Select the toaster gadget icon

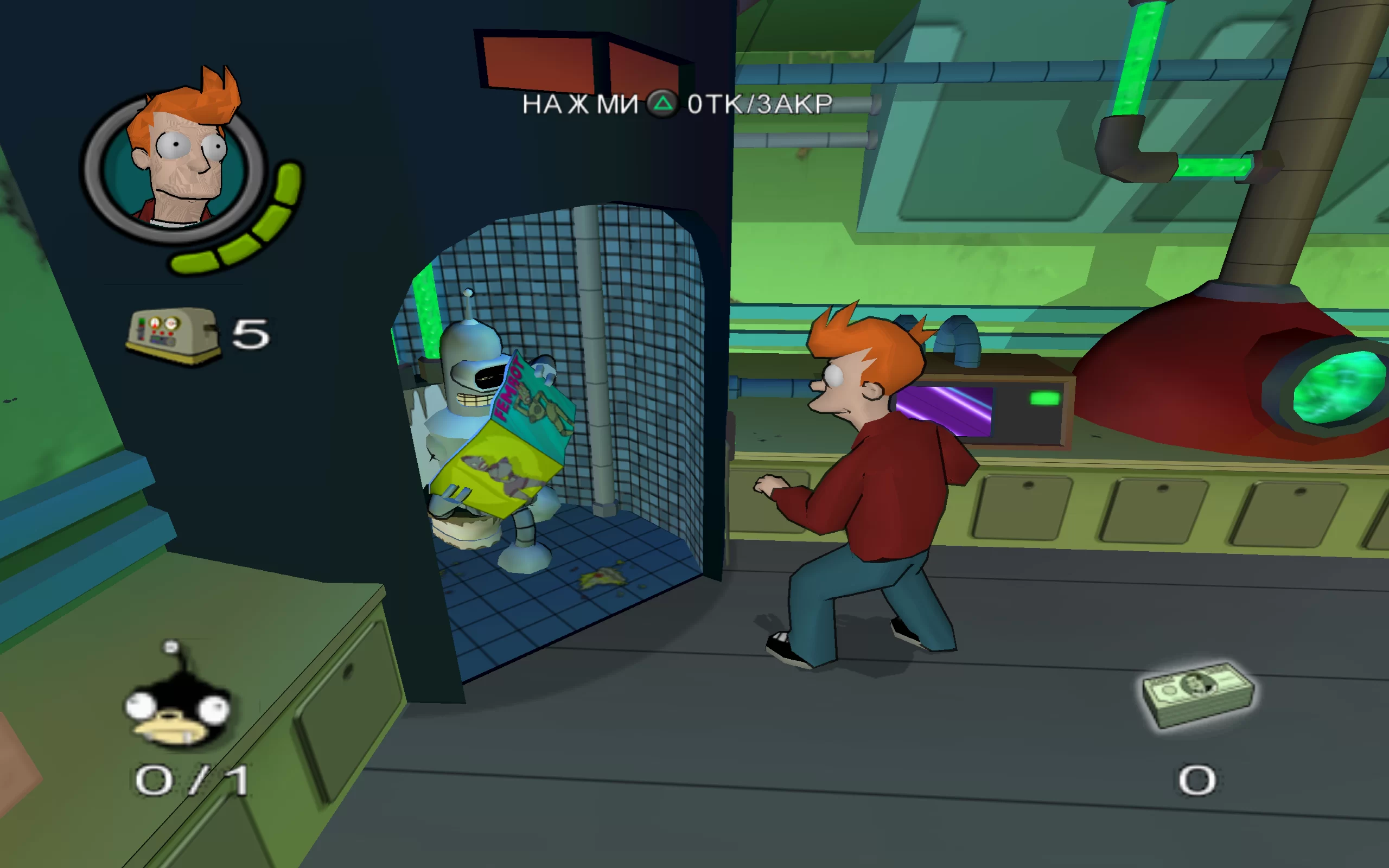[172, 335]
